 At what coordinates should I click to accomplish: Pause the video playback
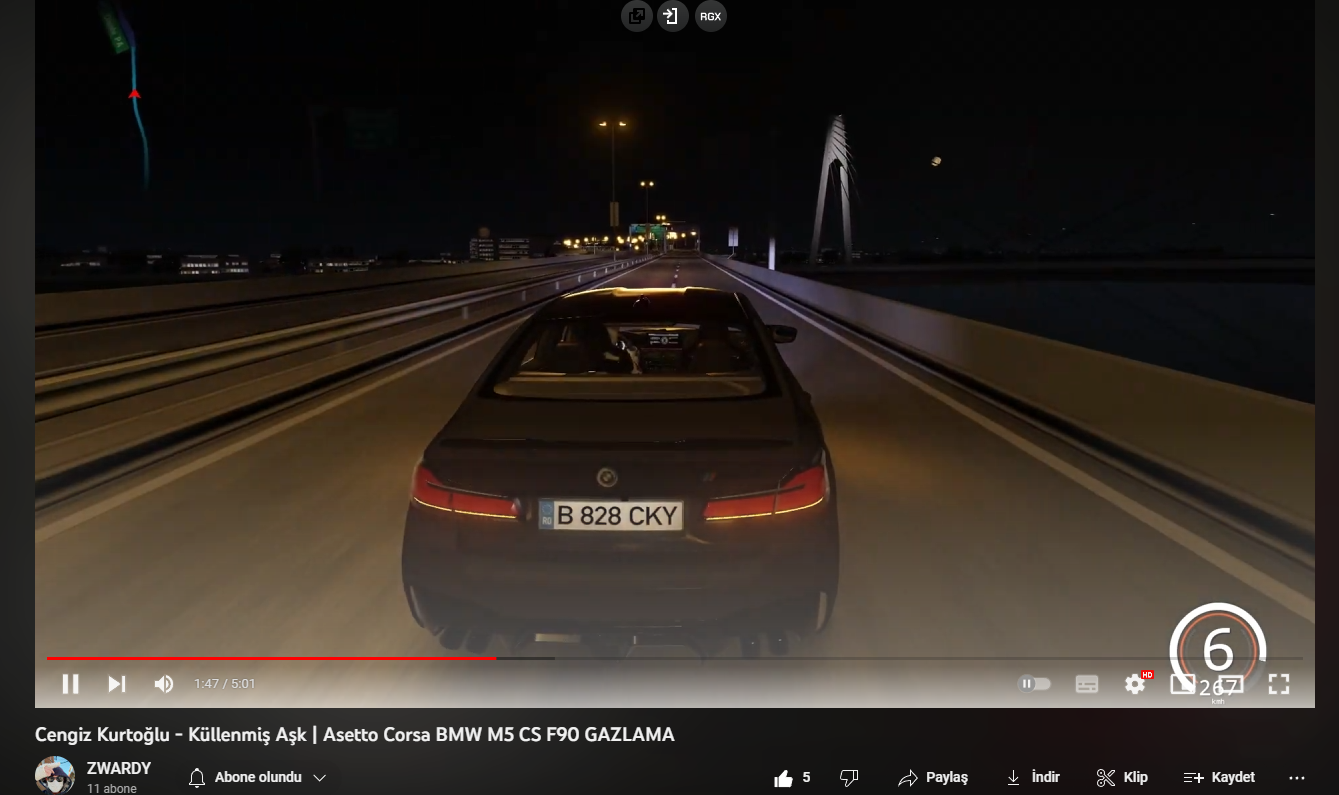coord(70,684)
